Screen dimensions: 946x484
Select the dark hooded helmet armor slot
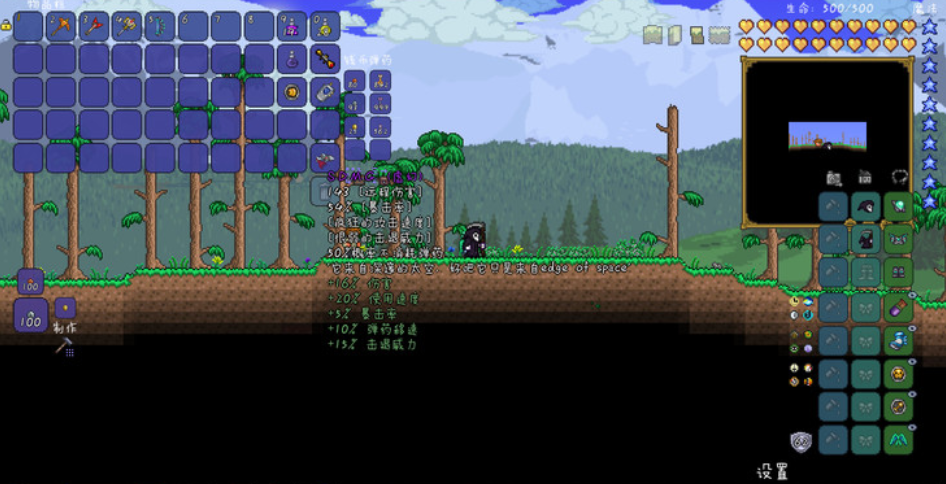coord(866,207)
